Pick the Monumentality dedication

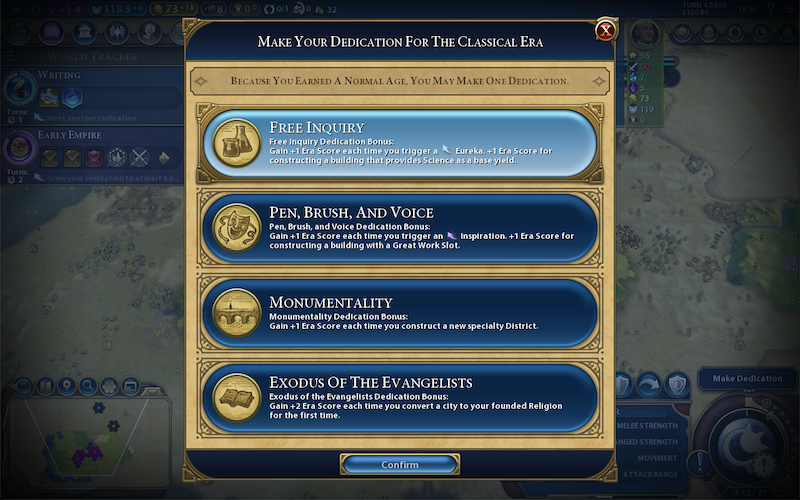(400, 315)
